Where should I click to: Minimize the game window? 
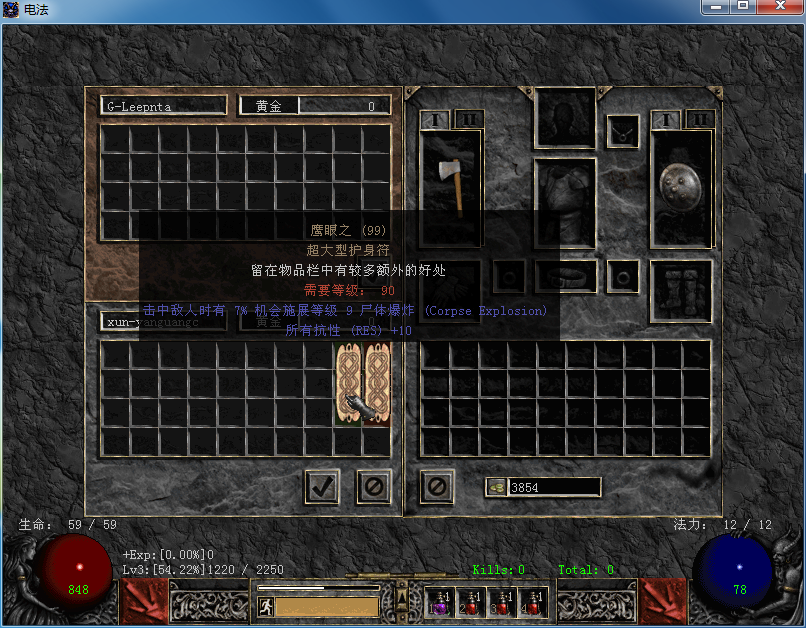coord(715,7)
